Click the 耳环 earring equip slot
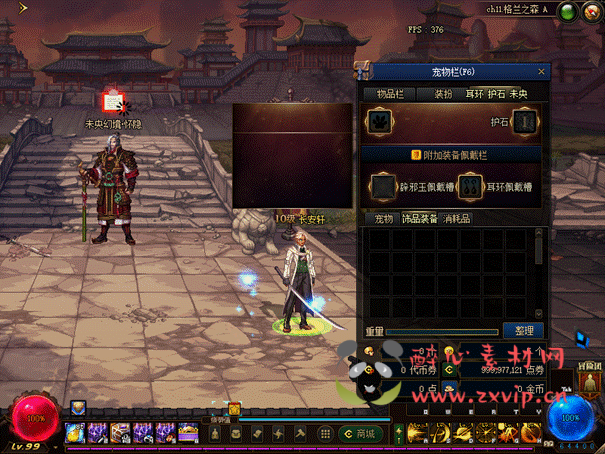Image resolution: width=605 pixels, height=454 pixels. point(471,186)
